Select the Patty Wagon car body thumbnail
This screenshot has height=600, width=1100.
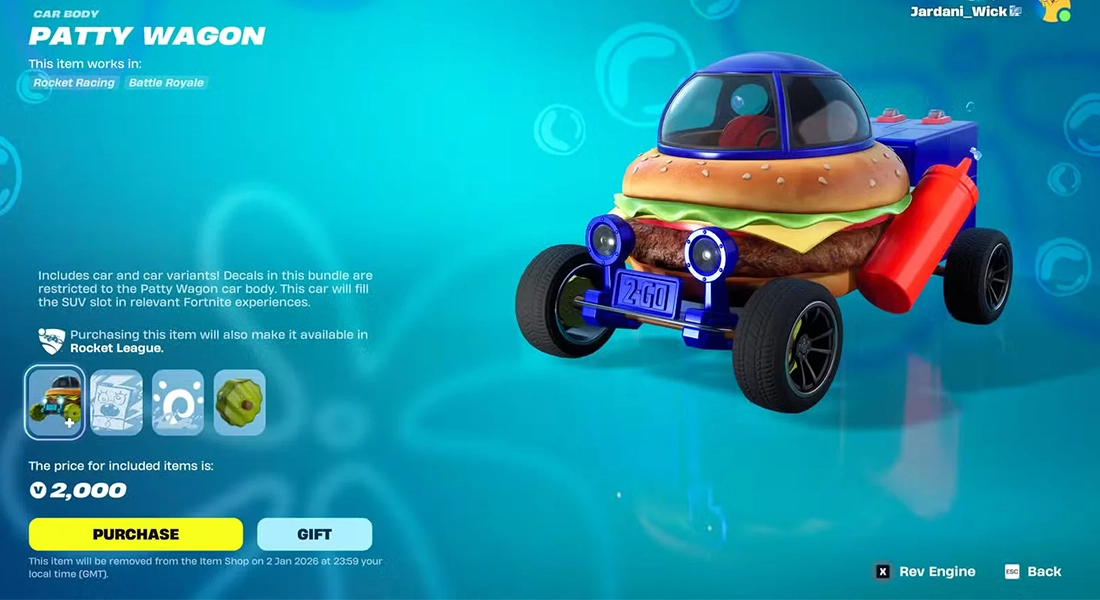54,402
